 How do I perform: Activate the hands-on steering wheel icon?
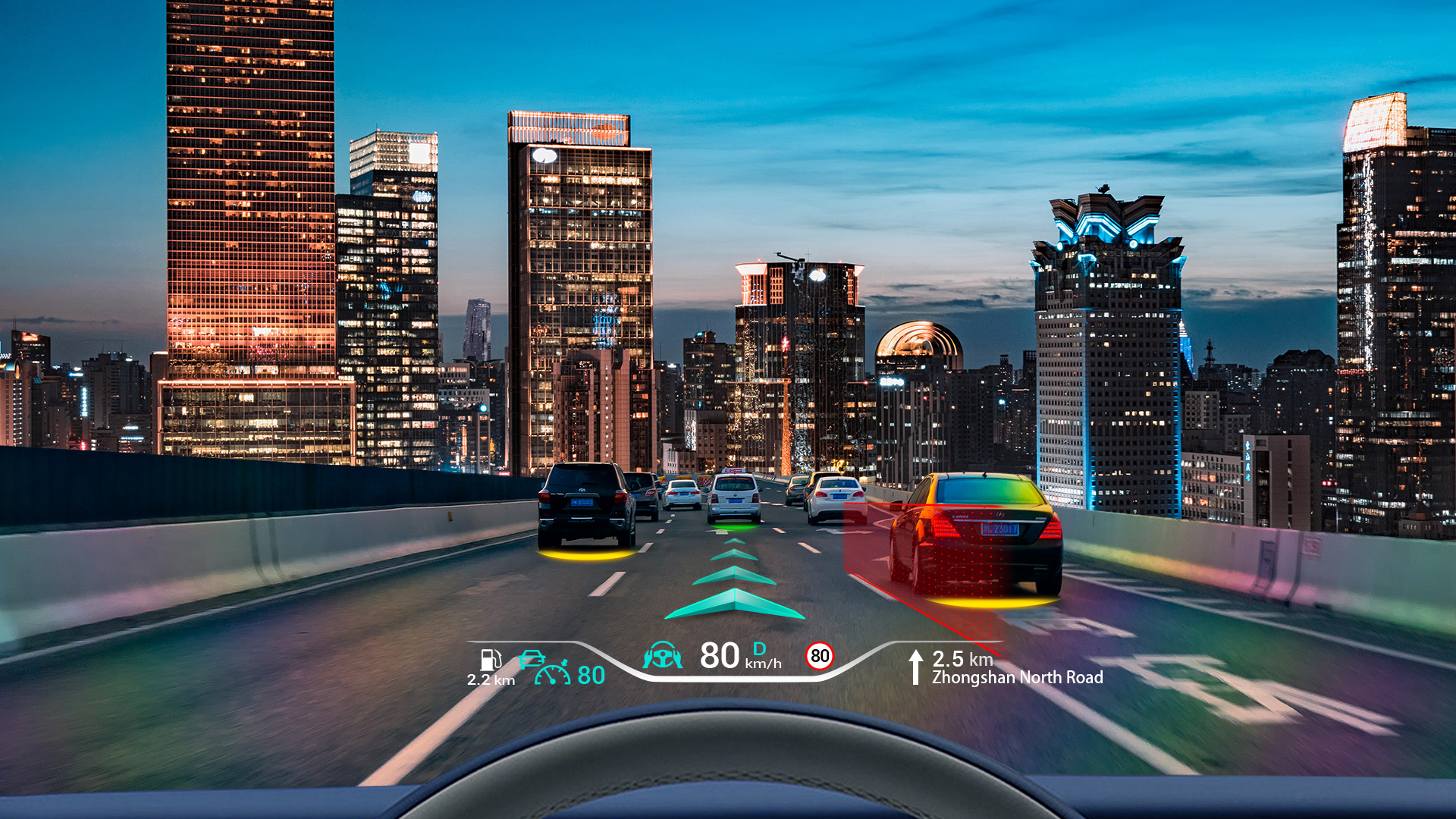662,656
